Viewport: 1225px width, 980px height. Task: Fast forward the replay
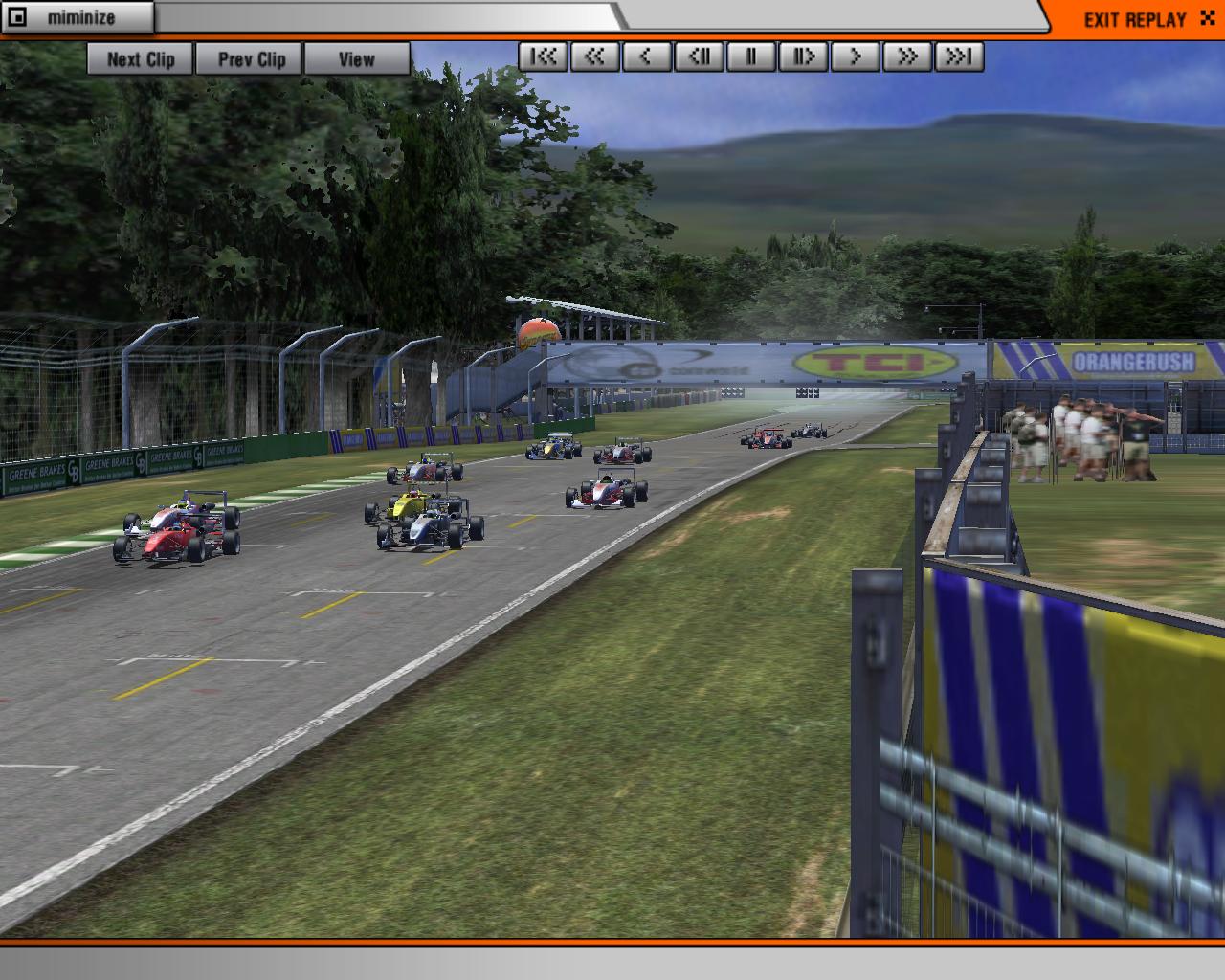tap(906, 57)
